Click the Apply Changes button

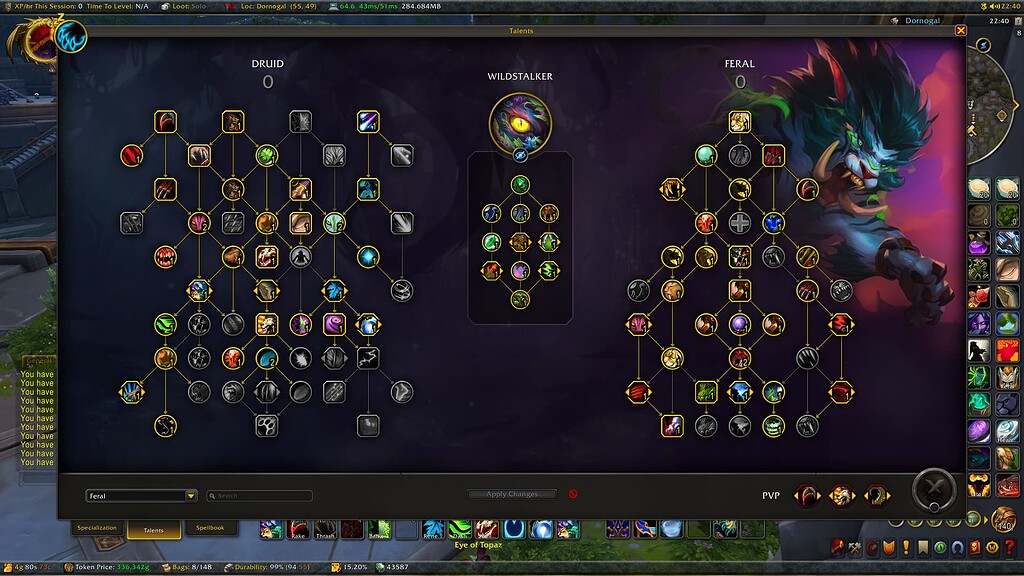pyautogui.click(x=512, y=494)
